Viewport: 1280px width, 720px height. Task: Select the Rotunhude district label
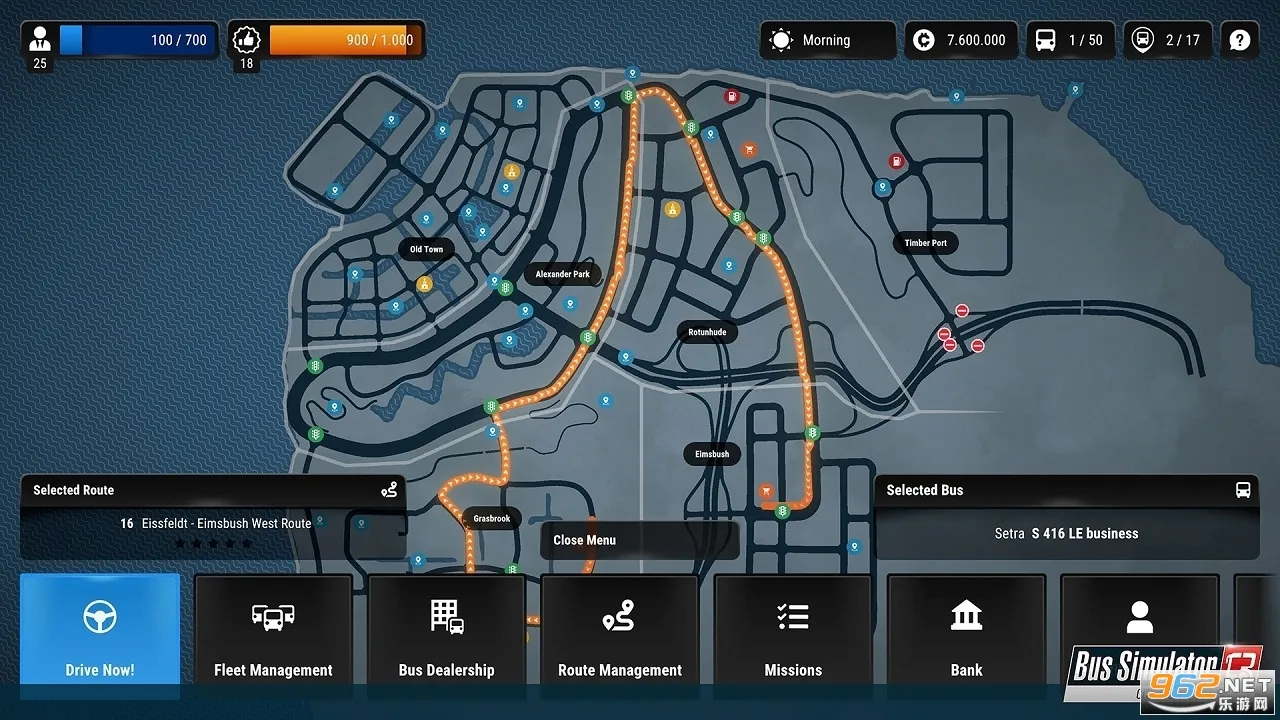pyautogui.click(x=707, y=332)
